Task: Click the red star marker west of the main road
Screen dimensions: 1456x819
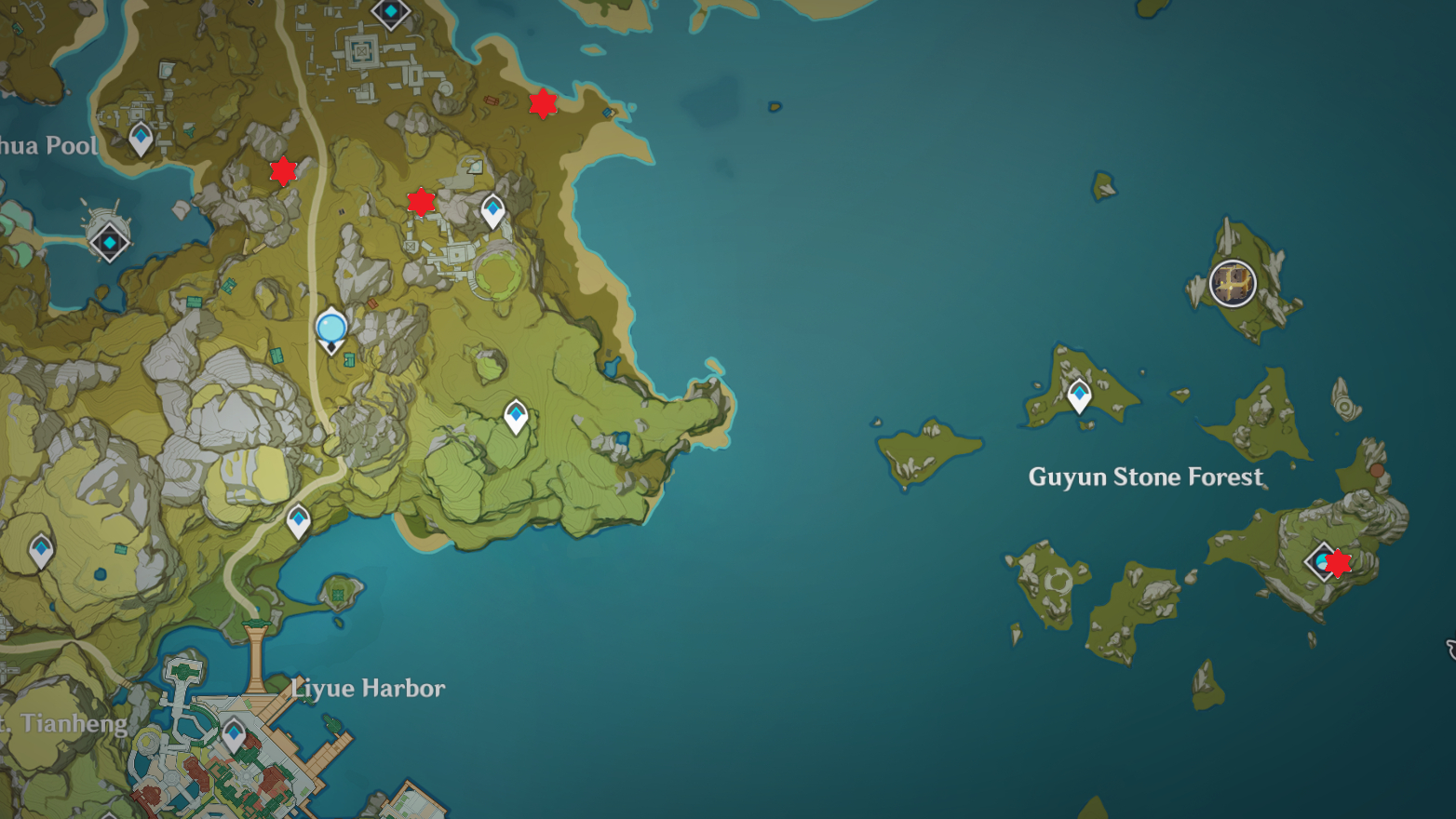Action: [x=283, y=171]
